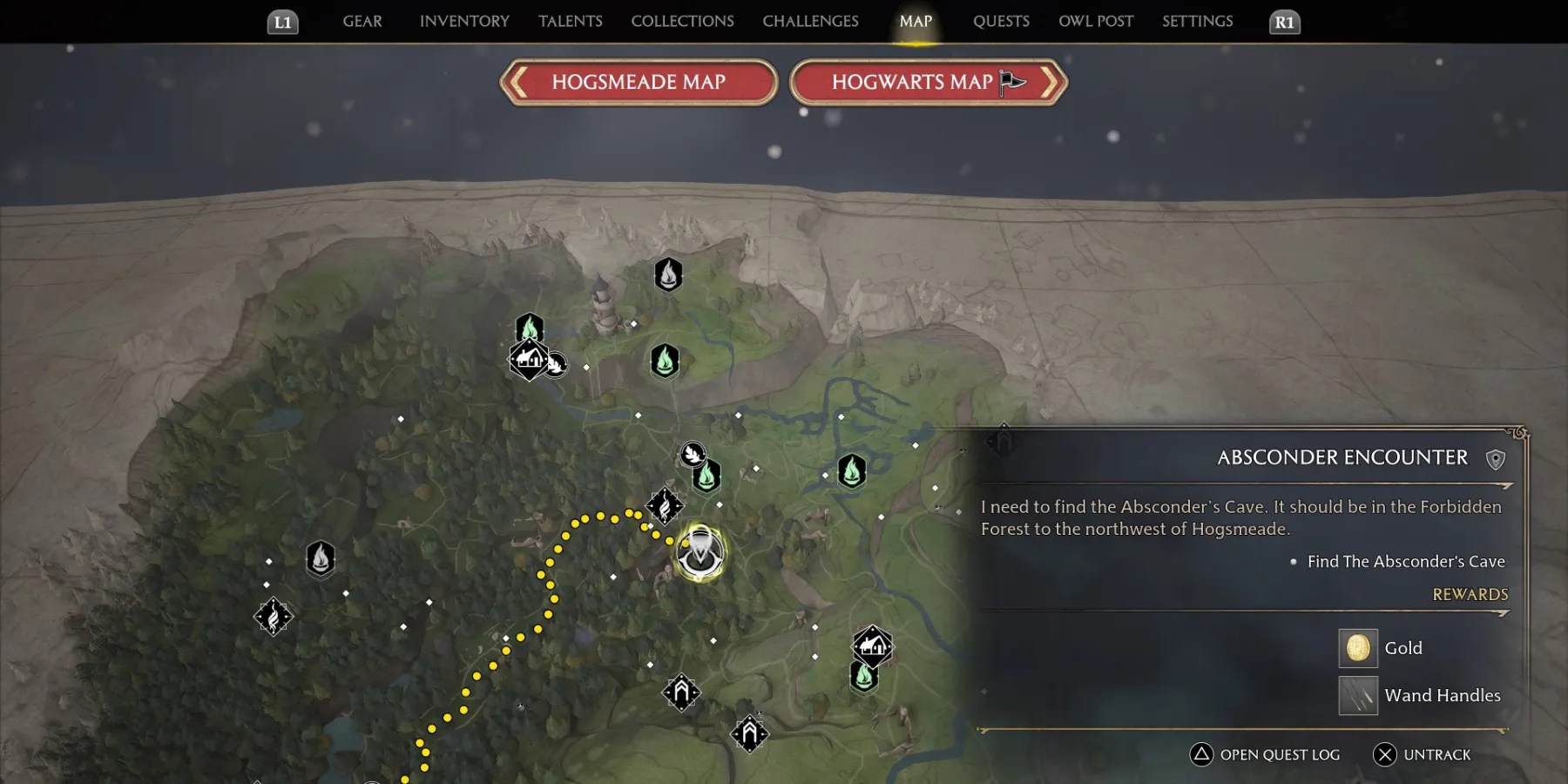Open the Floo Flame east of the rivers
Viewport: 1568px width, 784px height.
pos(851,470)
